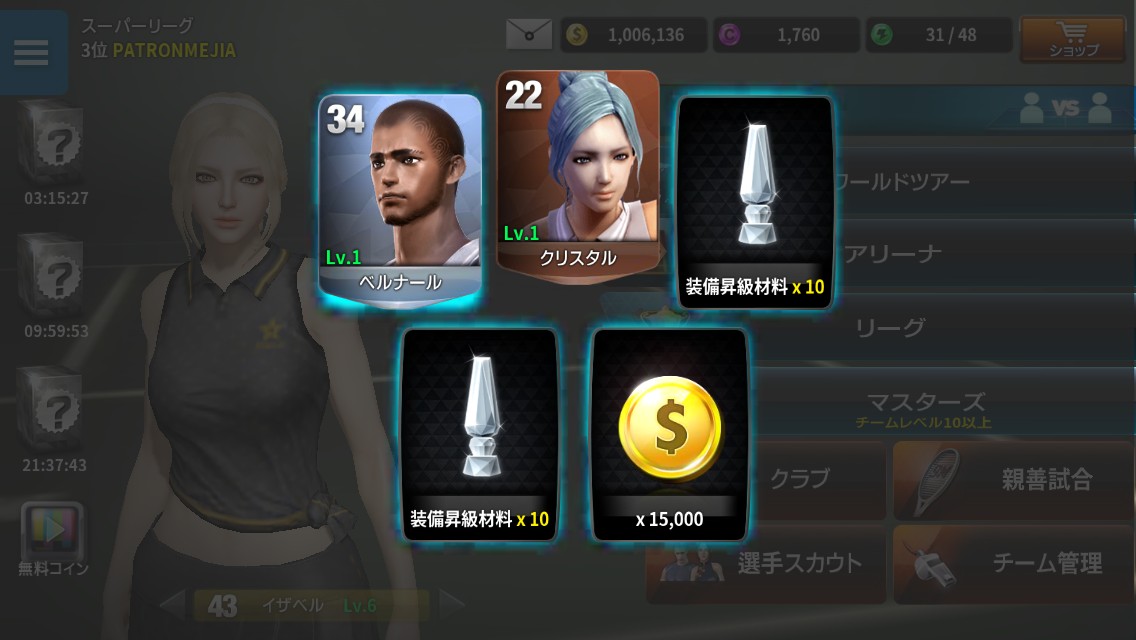
Task: Open the リーグ menu entry
Action: click(890, 327)
